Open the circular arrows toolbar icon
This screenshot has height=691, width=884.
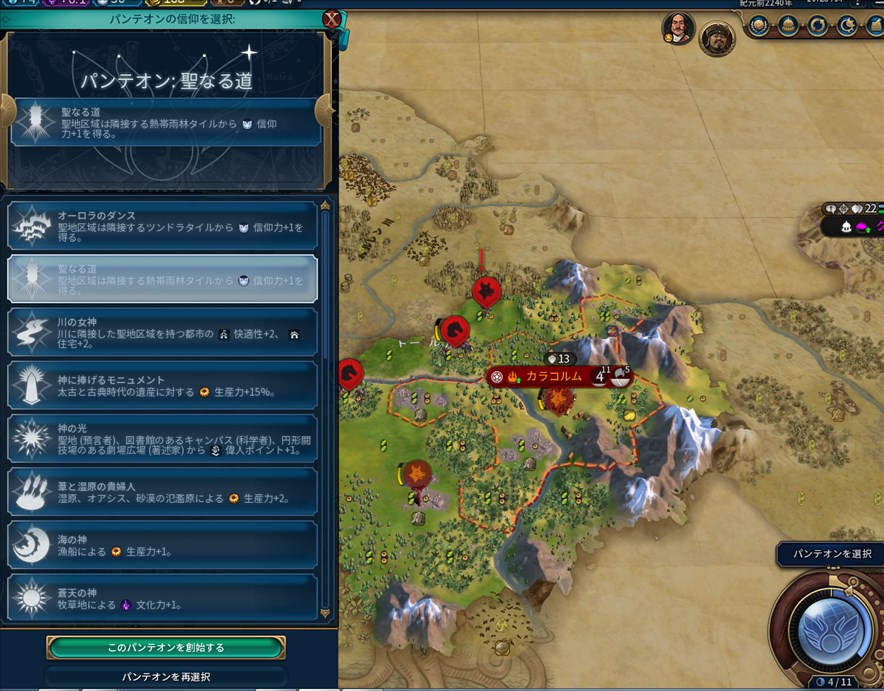tap(816, 23)
